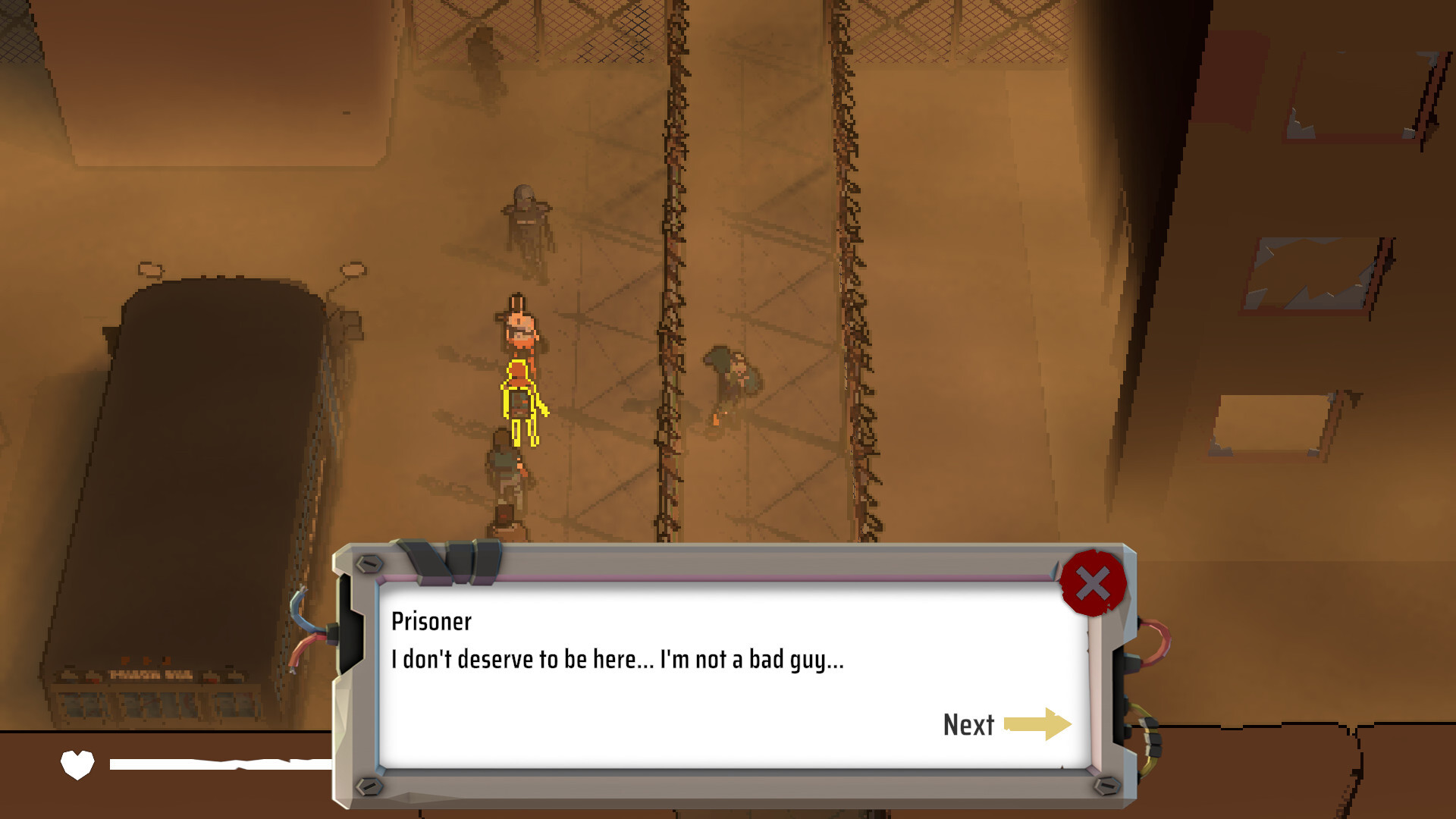The image size is (1456, 819).
Task: Select the guard standing near the top fence
Action: [x=525, y=216]
